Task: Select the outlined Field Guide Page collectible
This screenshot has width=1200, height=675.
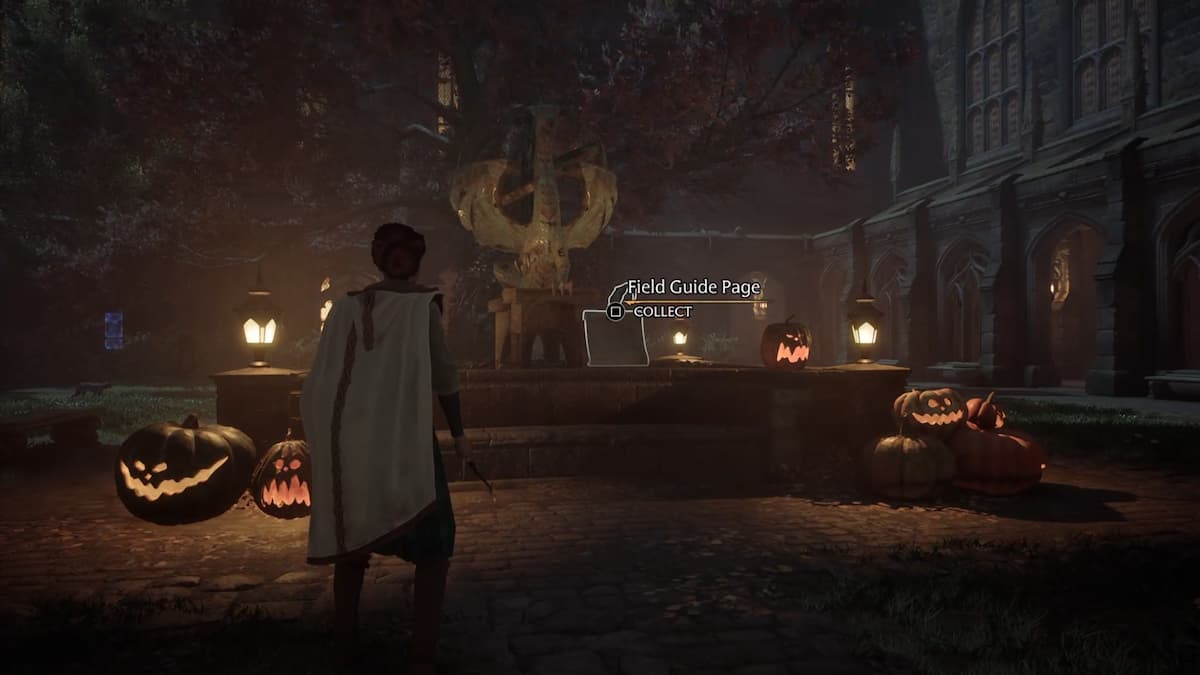Action: pyautogui.click(x=615, y=338)
